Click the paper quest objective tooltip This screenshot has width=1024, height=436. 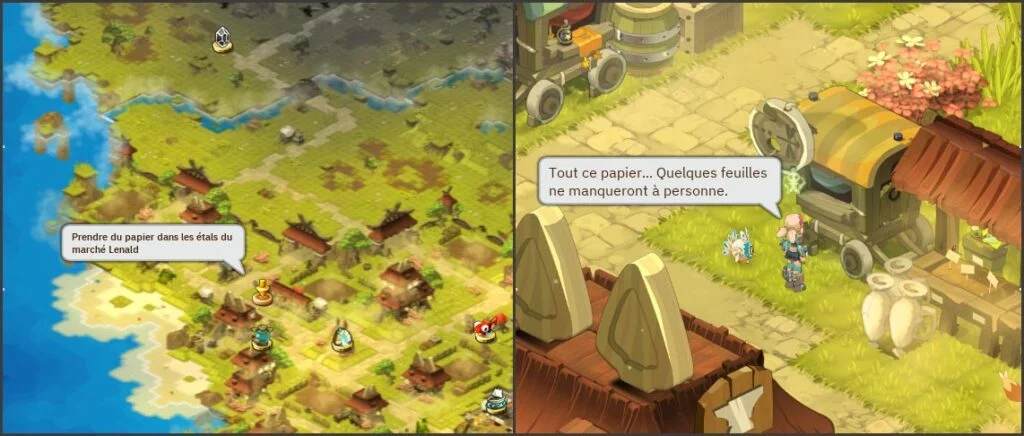coord(151,243)
